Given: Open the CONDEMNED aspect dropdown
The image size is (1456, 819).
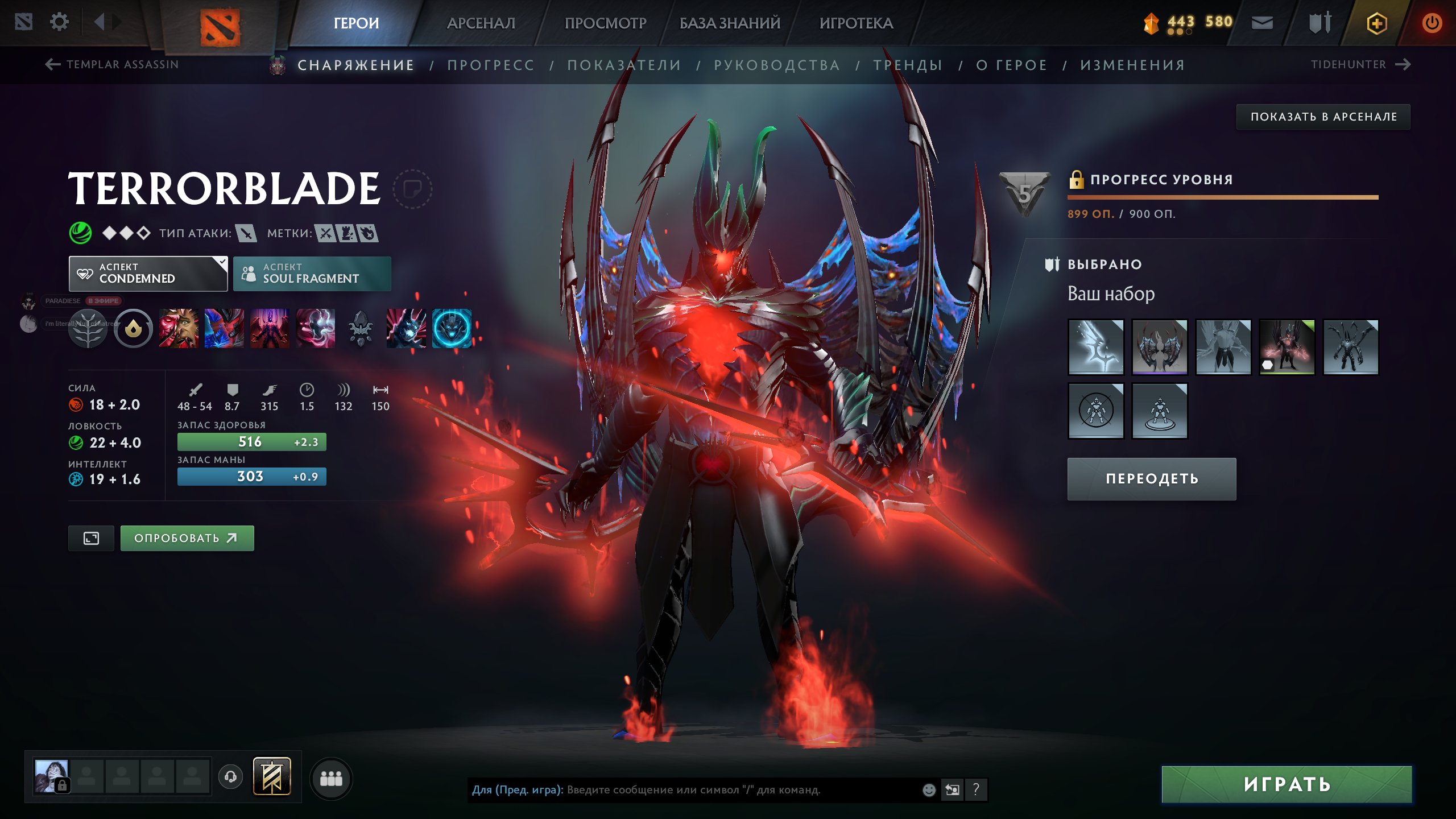Looking at the screenshot, I should pos(148,274).
